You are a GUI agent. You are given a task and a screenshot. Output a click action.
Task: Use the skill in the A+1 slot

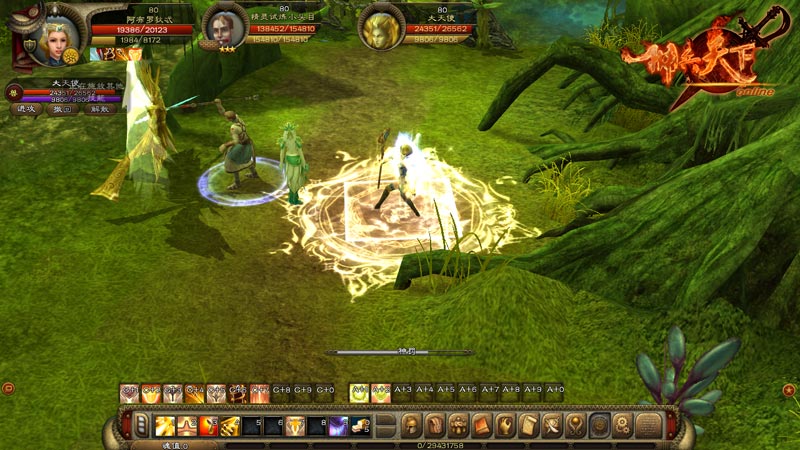(x=358, y=392)
